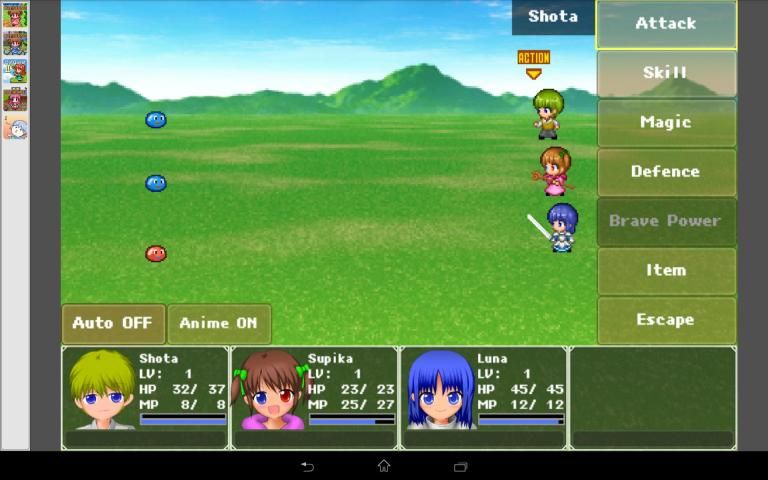This screenshot has width=768, height=480.
Task: Toggle the Anime ON button
Action: tap(219, 323)
